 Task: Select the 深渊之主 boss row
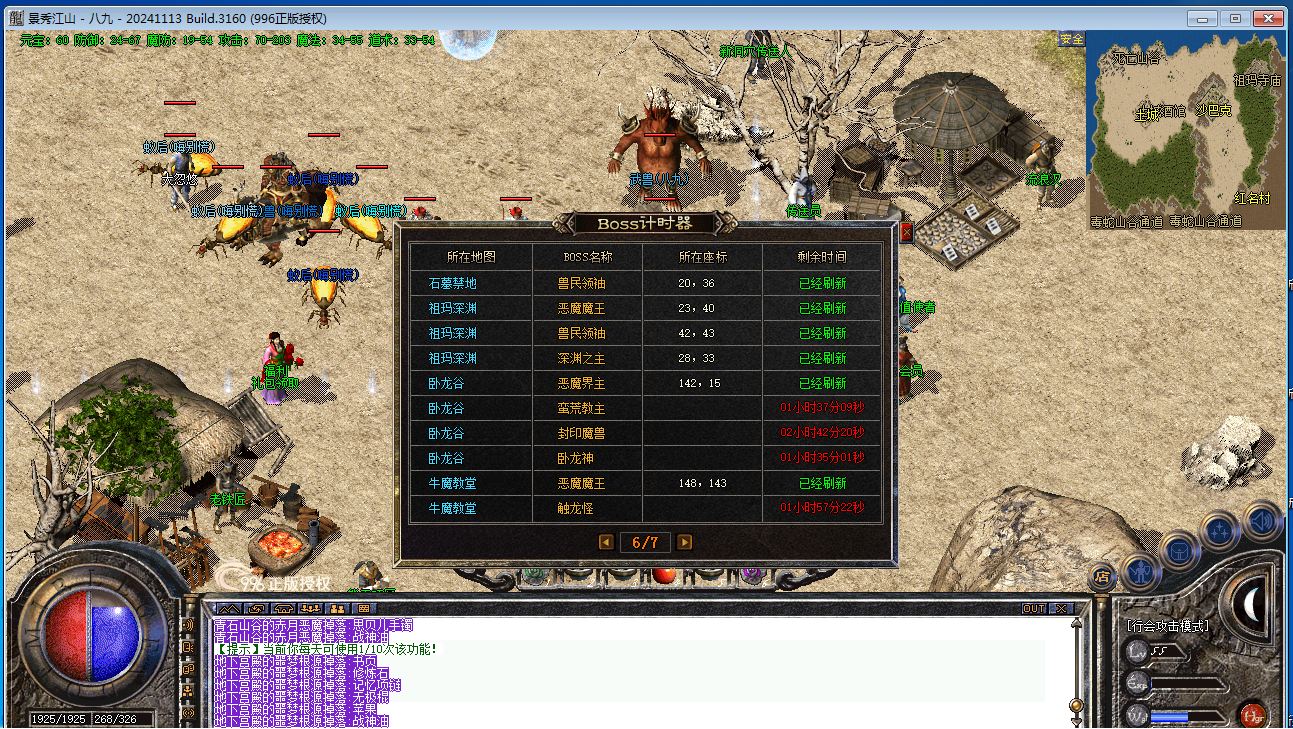(645, 358)
